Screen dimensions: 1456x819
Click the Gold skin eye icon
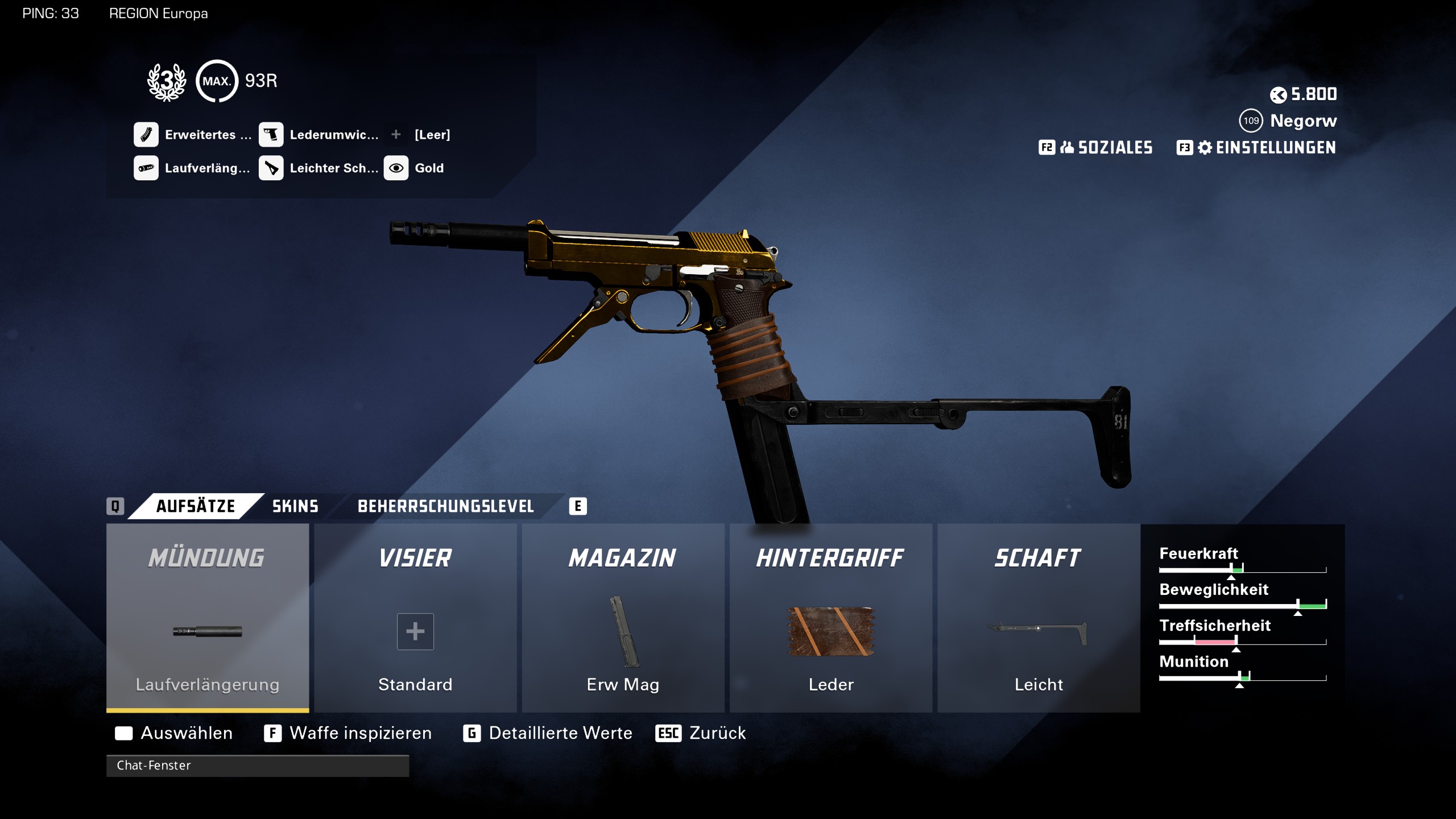(396, 168)
